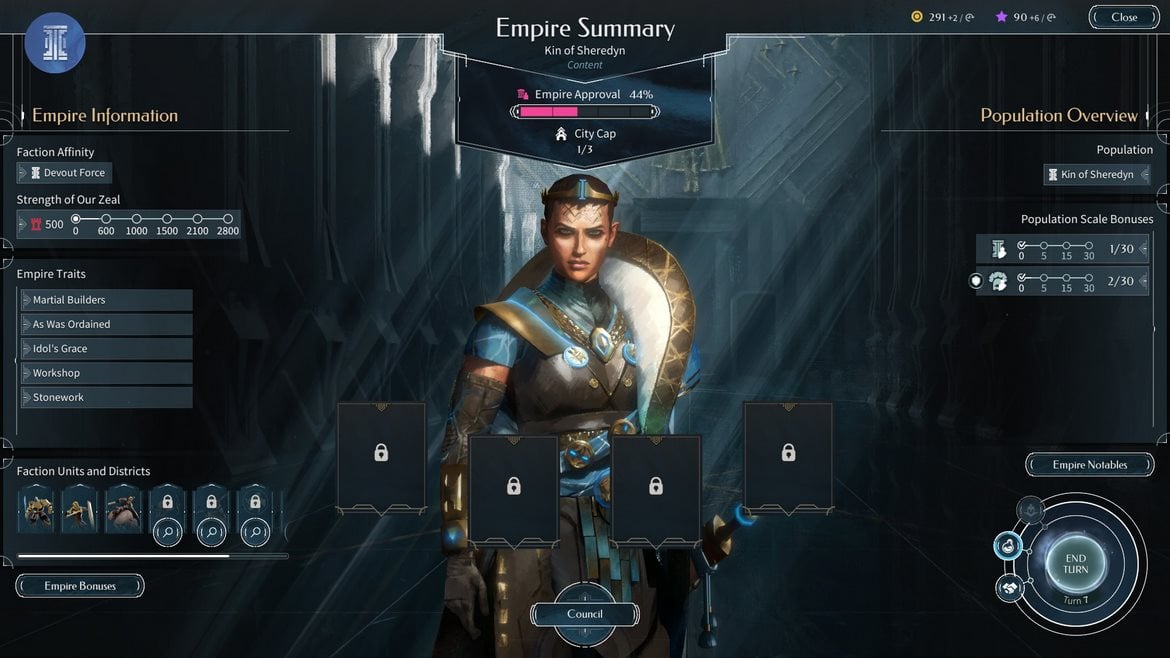Click the Empire Approval bar
Screen dimensions: 1170x658
tap(584, 112)
